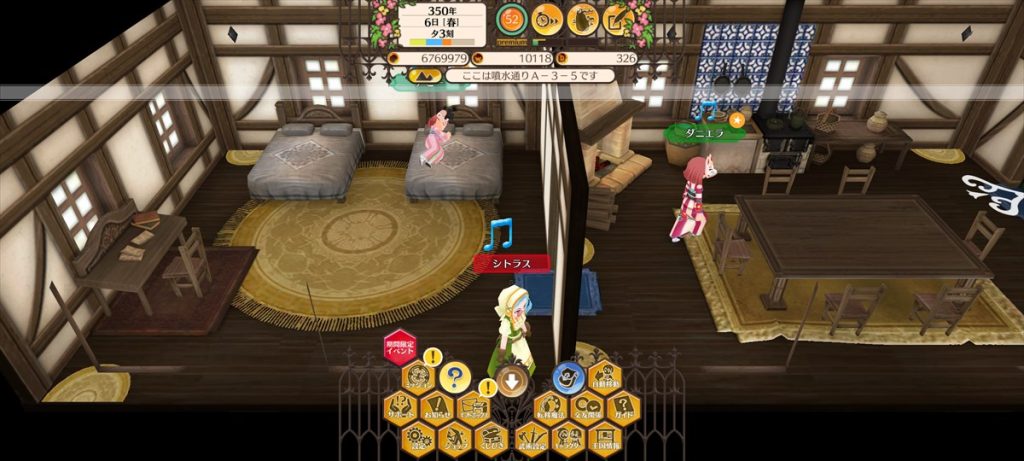Collapse the menu with the down arrow button
The image size is (1024, 461).
pos(511,381)
